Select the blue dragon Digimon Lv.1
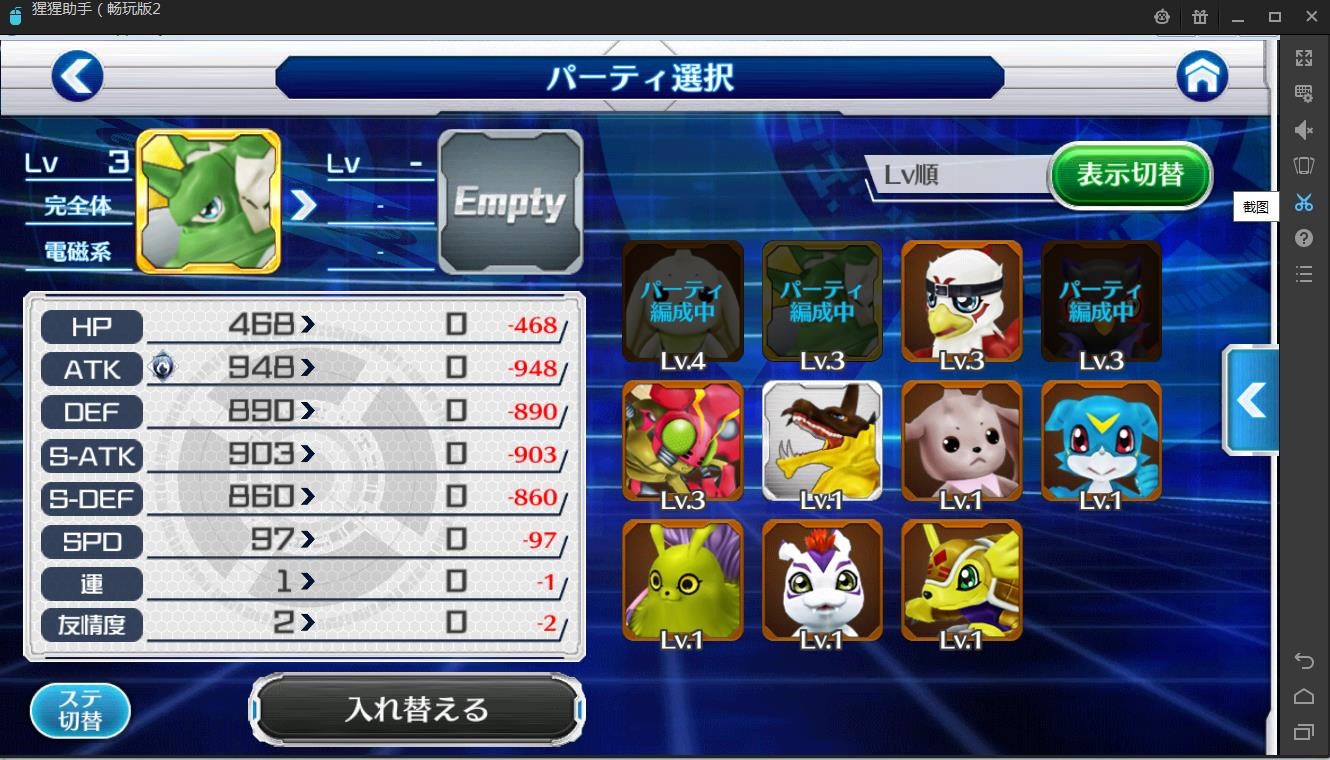The height and width of the screenshot is (760, 1330). tap(1101, 441)
